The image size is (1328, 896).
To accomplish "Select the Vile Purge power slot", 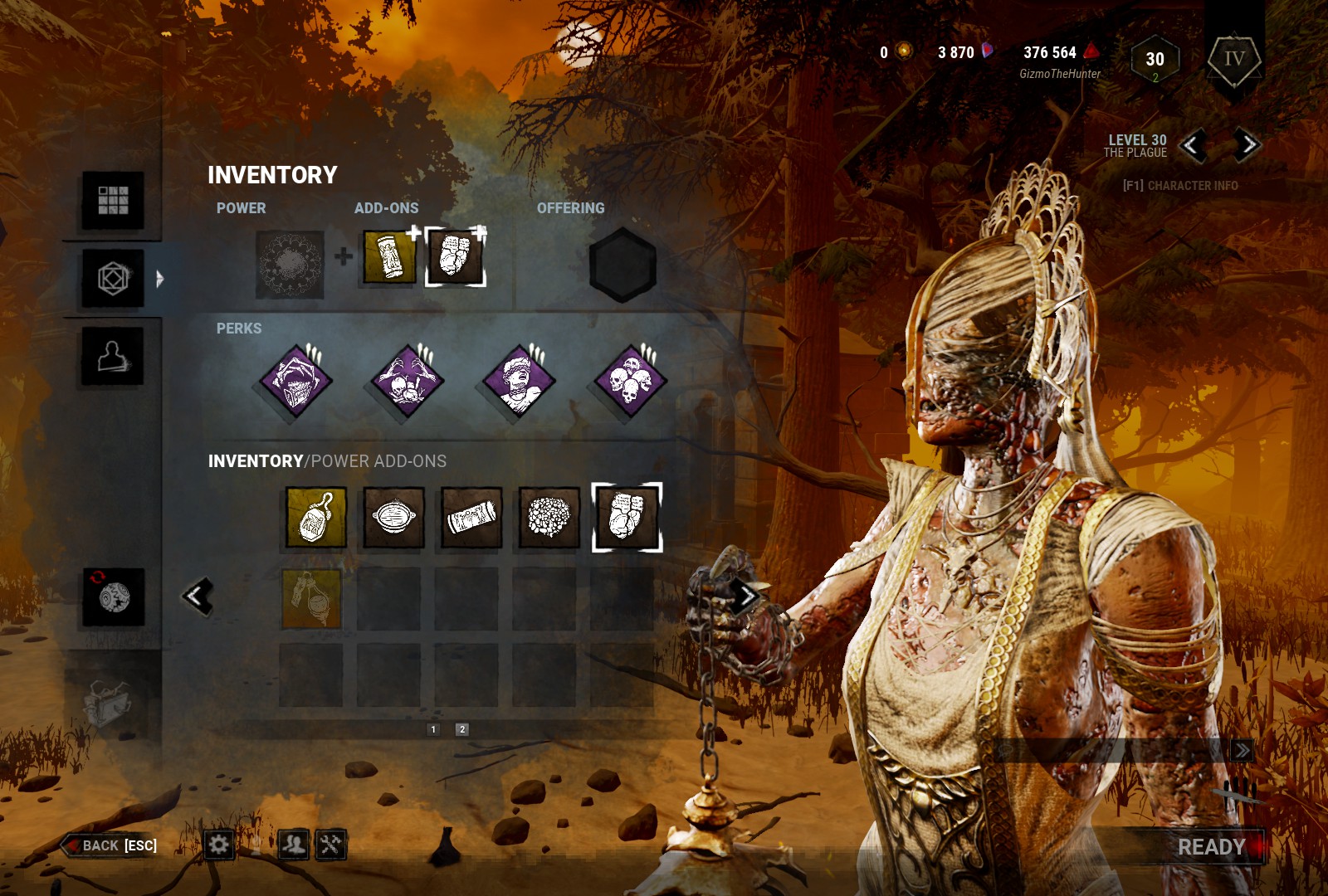I will tap(290, 265).
